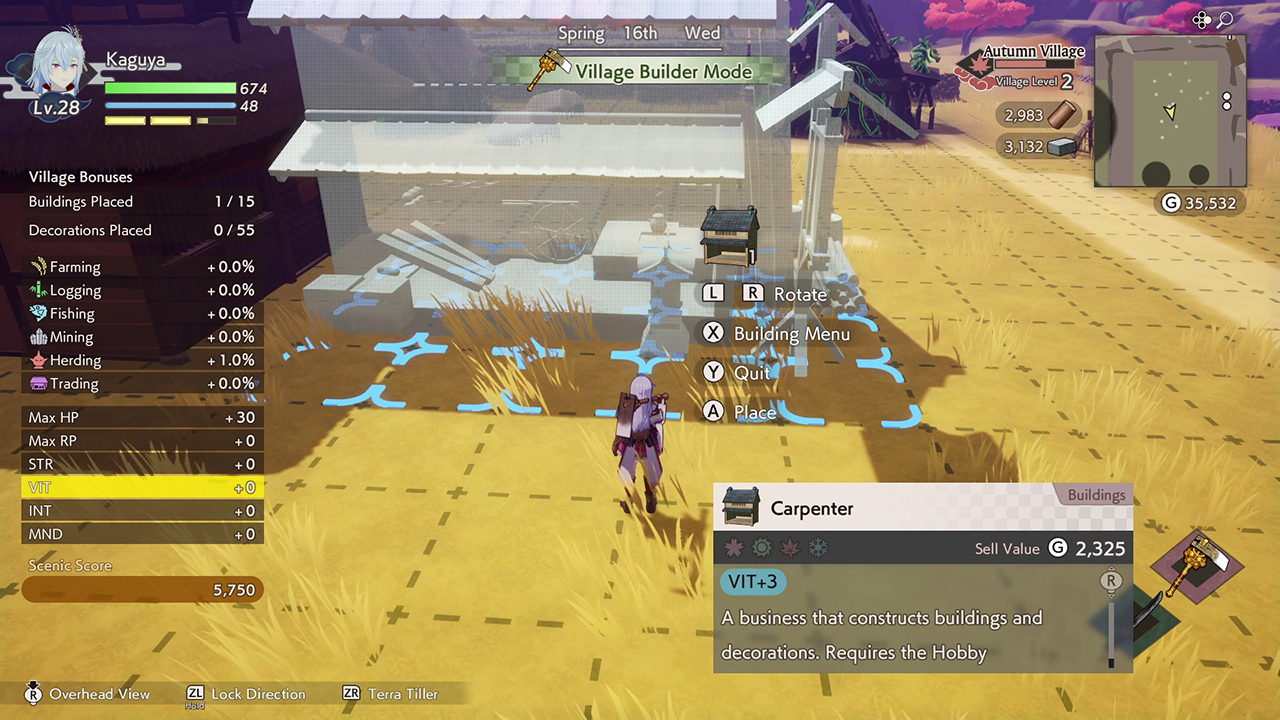Screen dimensions: 1280x720
Task: Click the Carpenter description scrollbar
Action: click(1110, 620)
